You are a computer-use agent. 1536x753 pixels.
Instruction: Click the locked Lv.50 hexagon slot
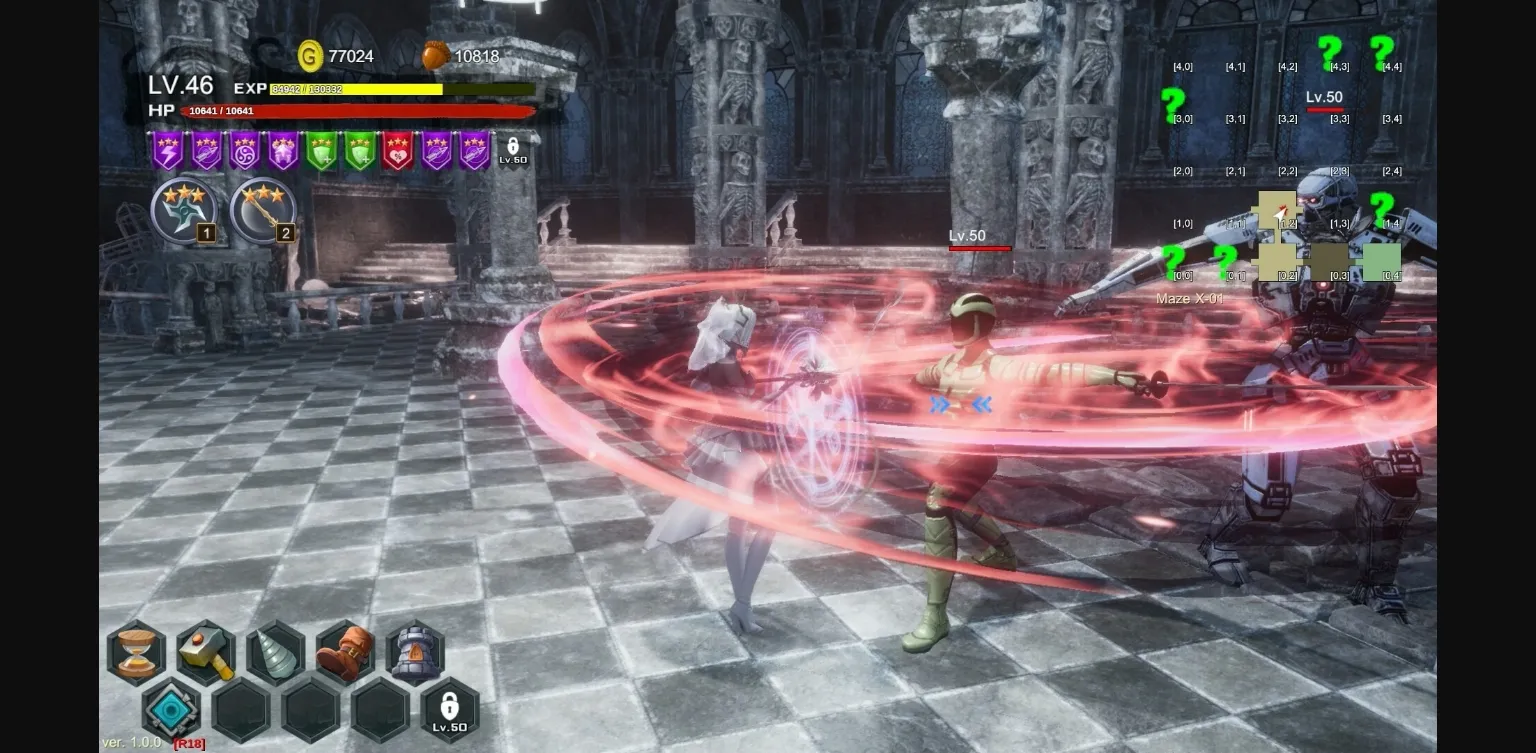(449, 709)
